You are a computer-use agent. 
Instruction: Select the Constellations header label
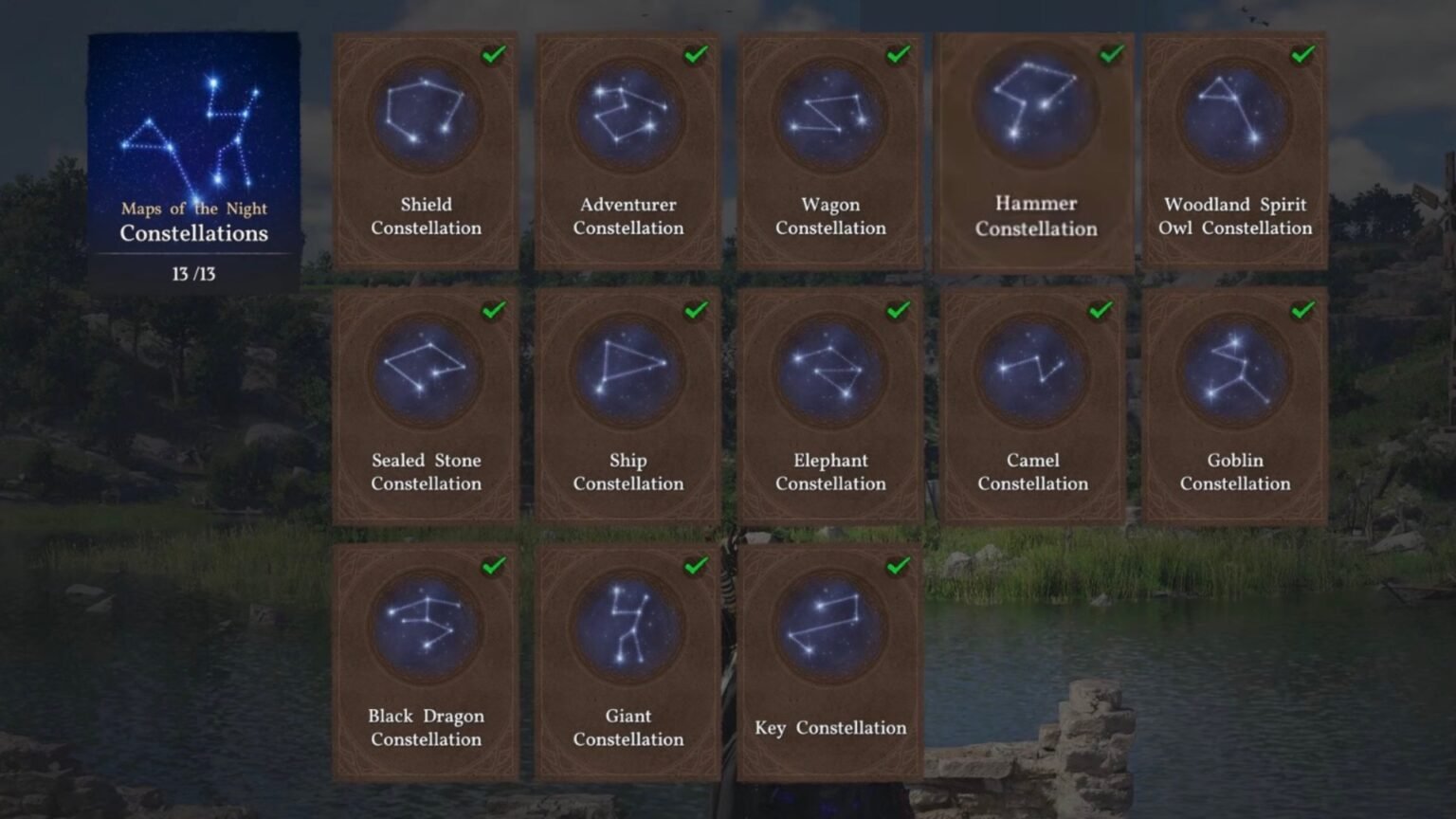[193, 234]
